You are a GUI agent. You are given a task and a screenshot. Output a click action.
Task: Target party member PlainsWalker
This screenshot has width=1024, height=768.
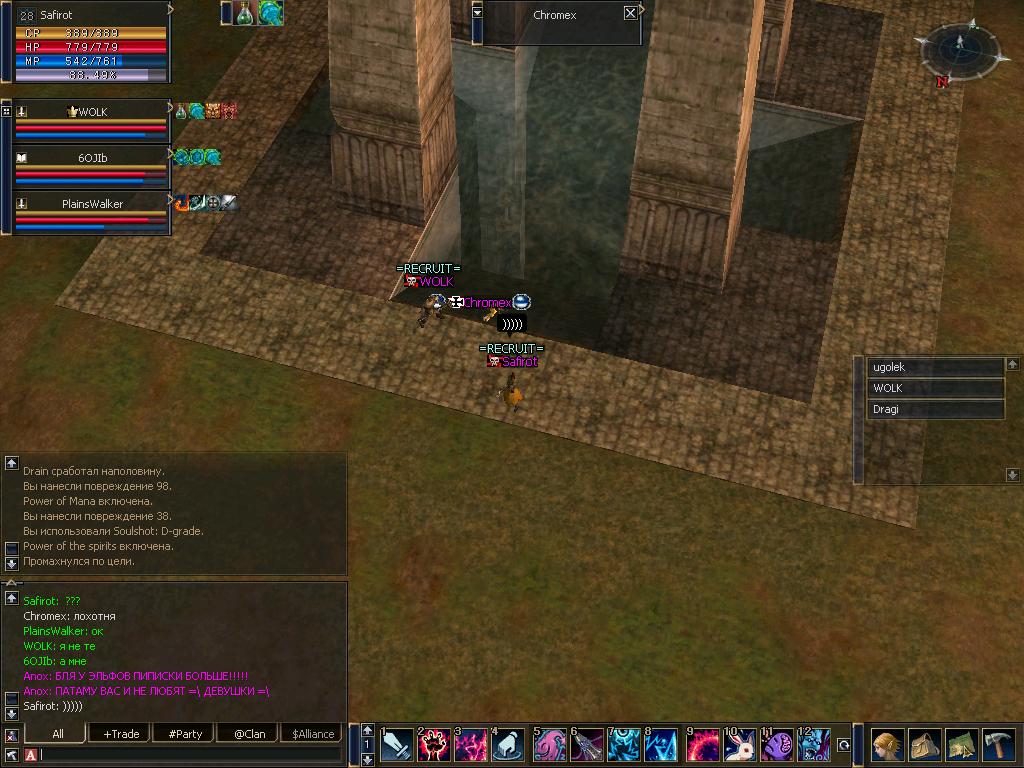pos(92,204)
